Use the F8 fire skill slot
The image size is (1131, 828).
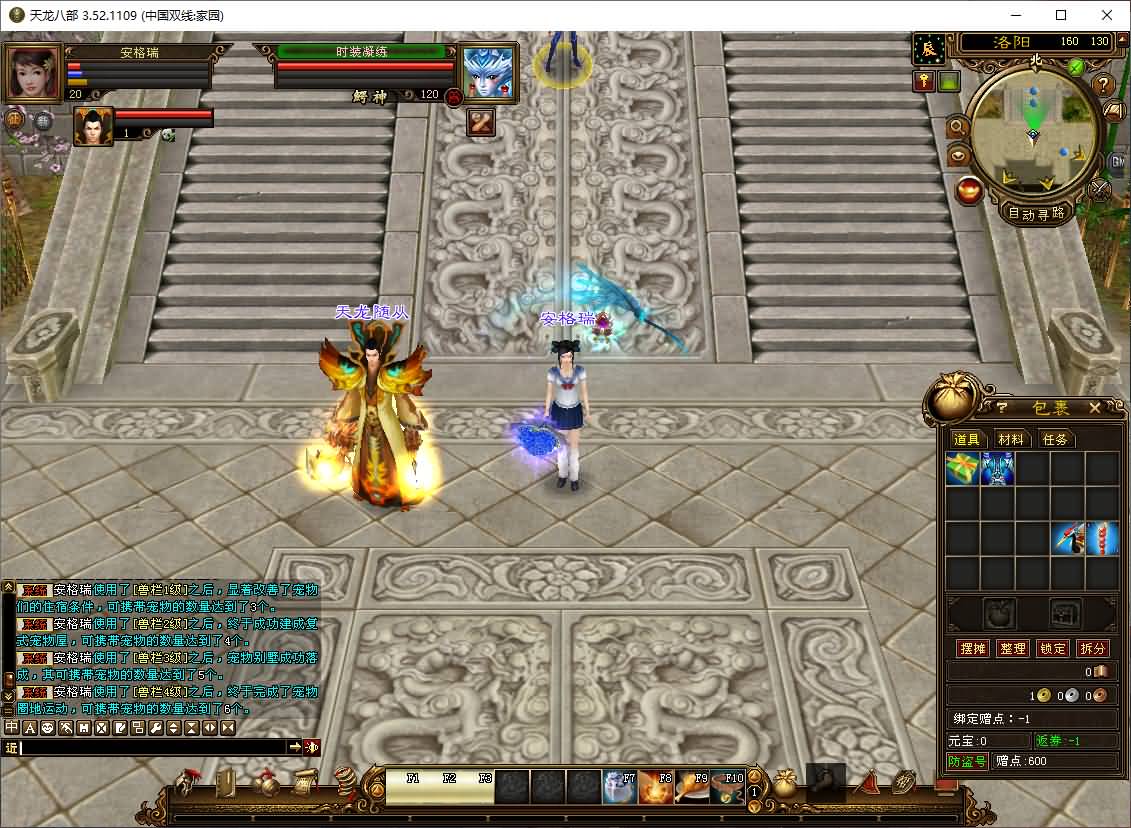point(656,787)
